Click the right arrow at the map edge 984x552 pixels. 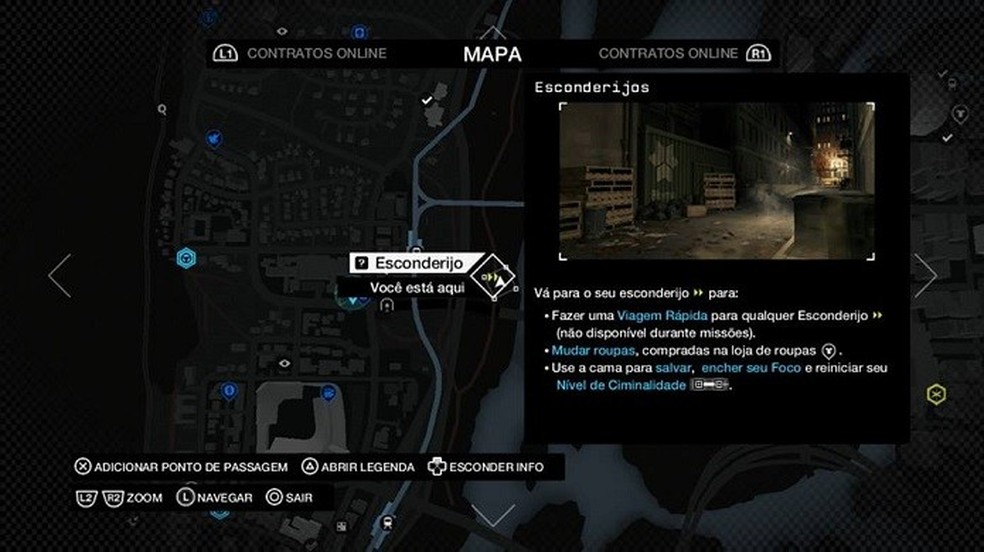point(925,275)
